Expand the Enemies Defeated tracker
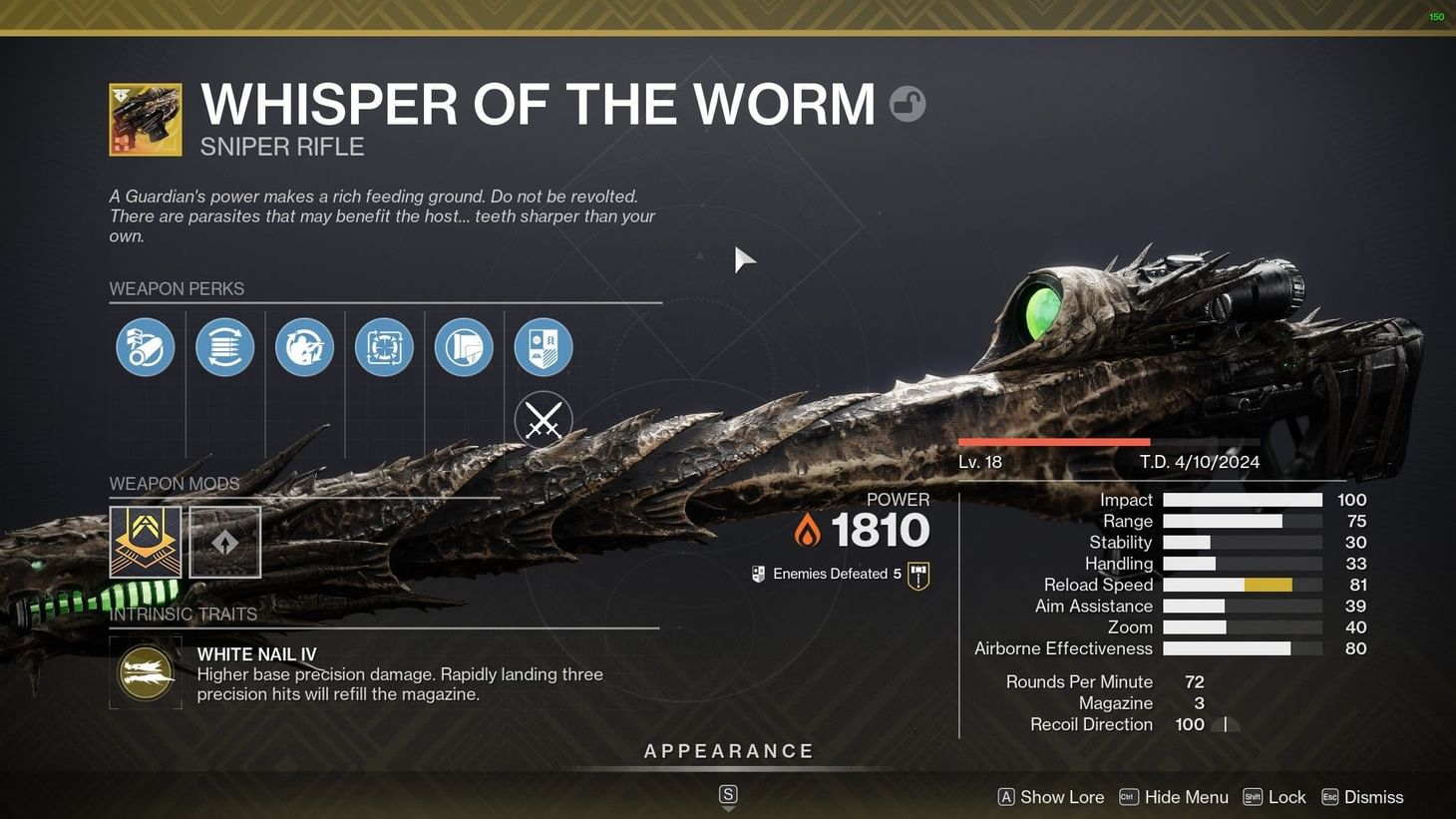This screenshot has height=819, width=1456. coord(836,574)
